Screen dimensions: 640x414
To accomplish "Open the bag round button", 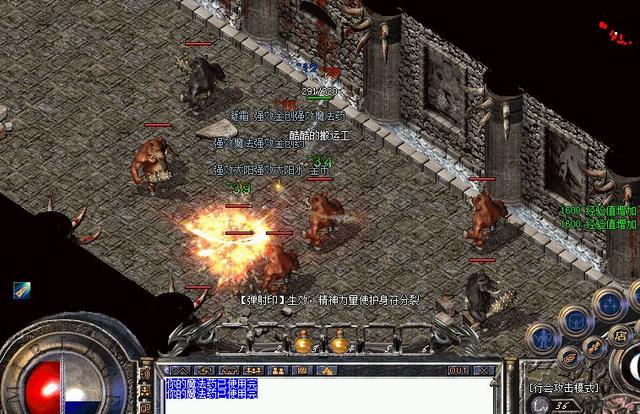I will [575, 320].
